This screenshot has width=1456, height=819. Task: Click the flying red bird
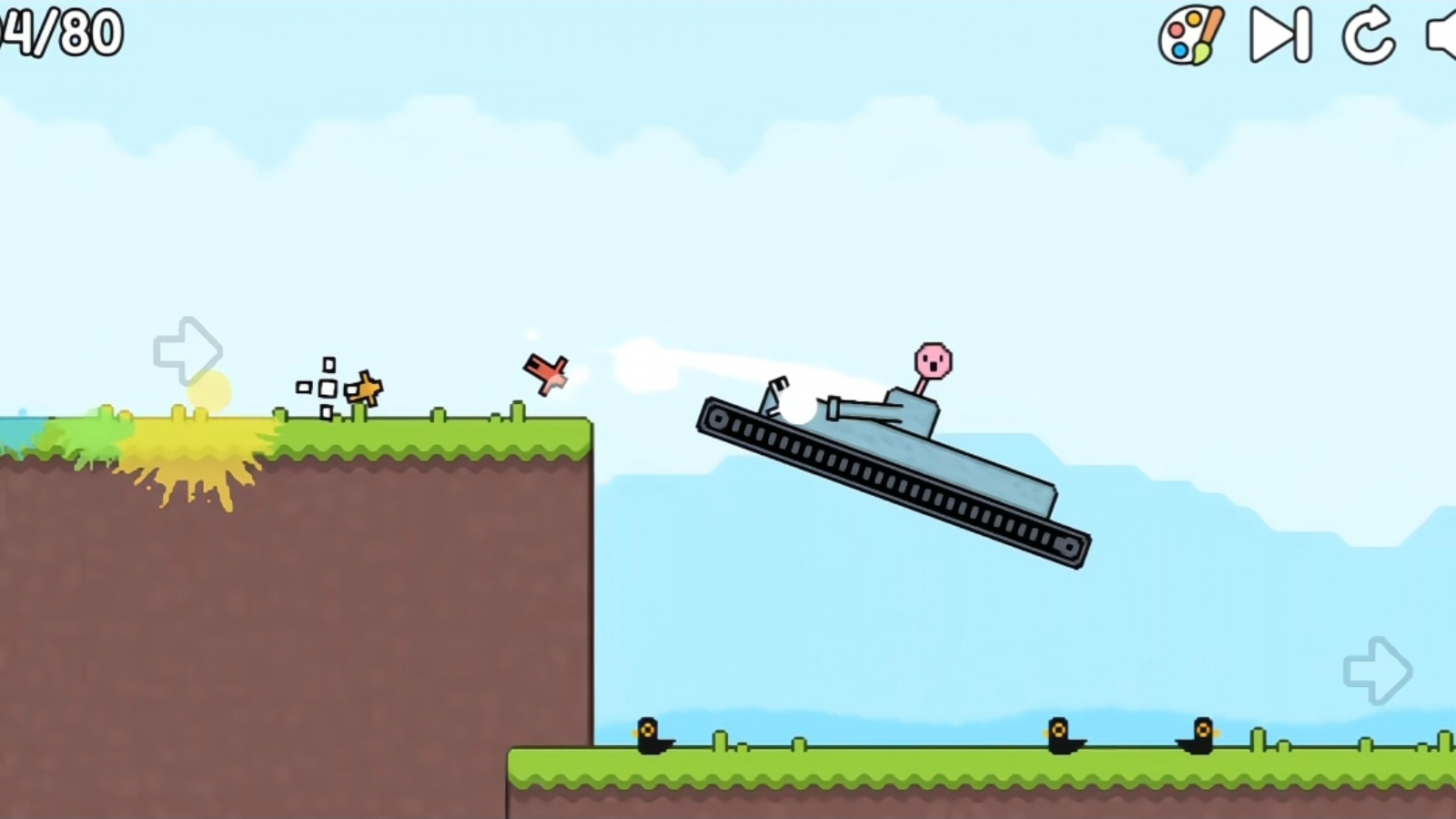543,370
